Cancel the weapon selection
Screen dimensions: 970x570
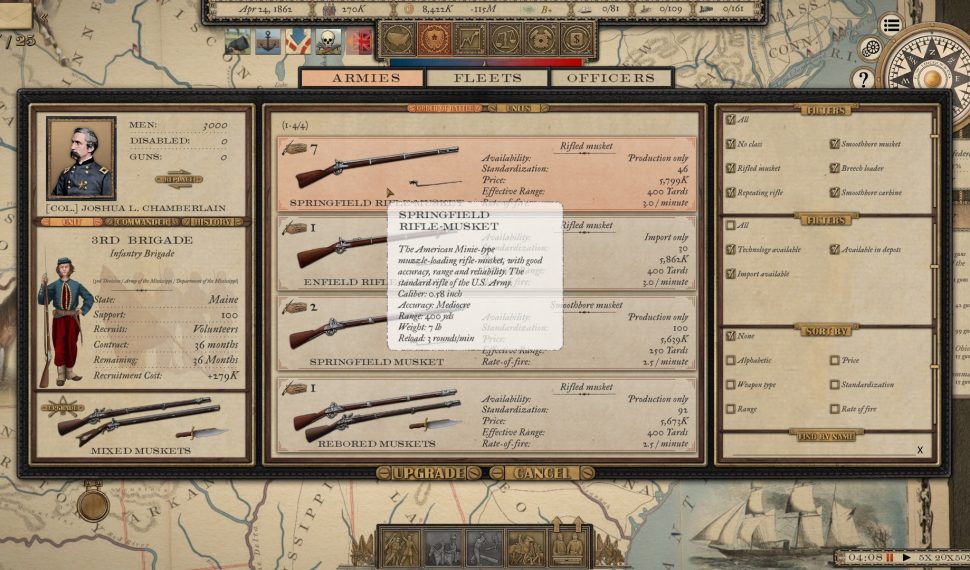coord(543,473)
